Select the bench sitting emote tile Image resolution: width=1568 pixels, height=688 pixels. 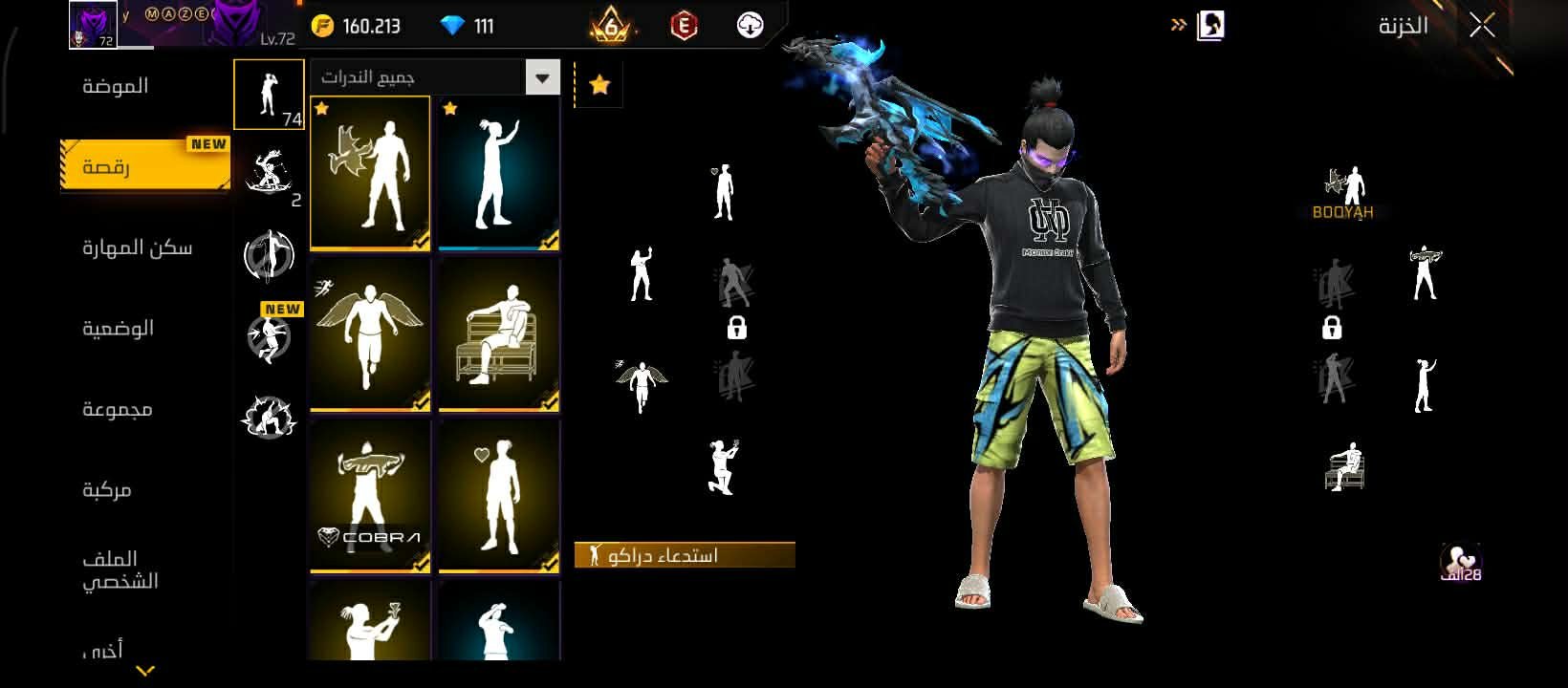(498, 334)
